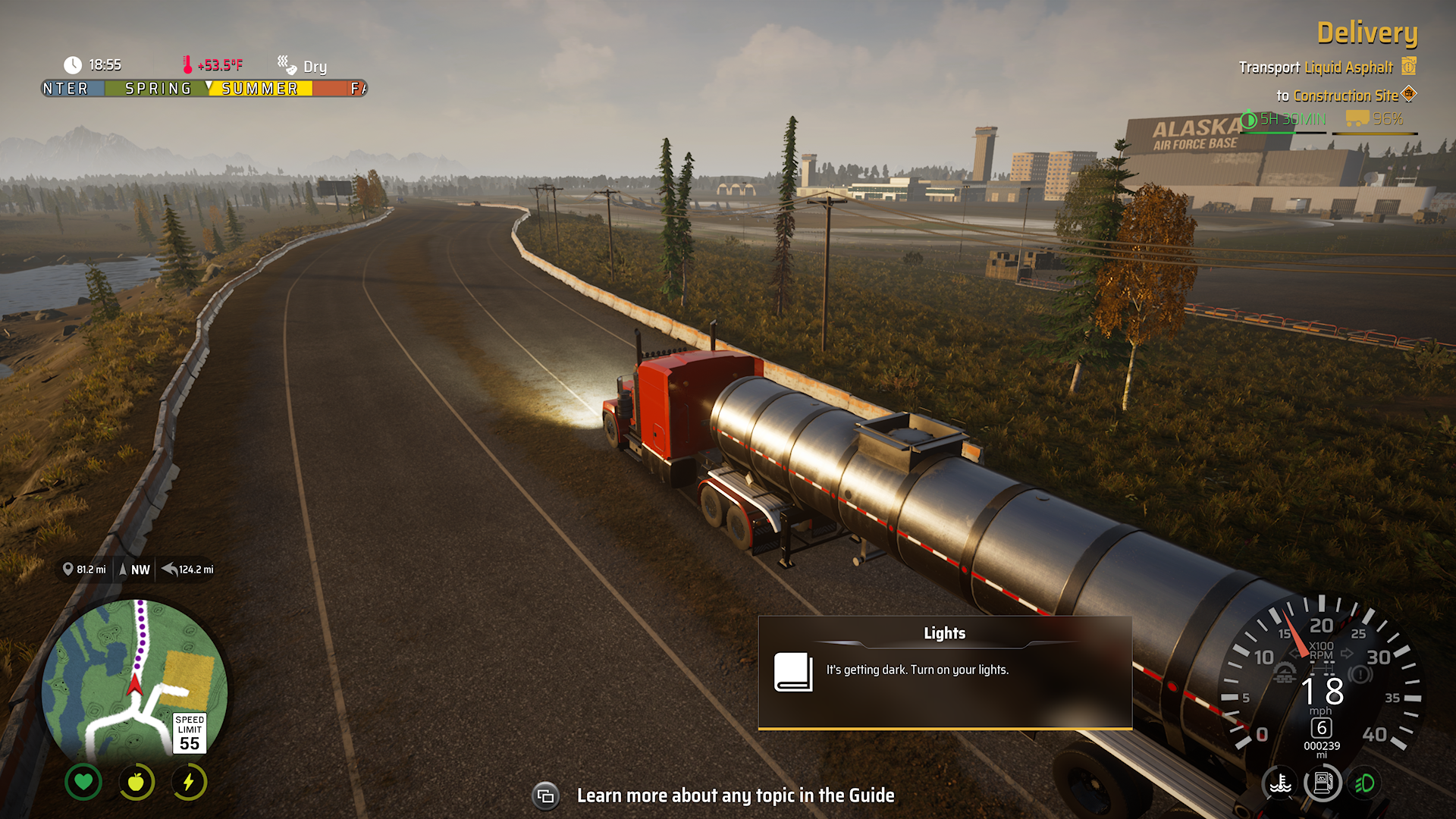Select the engine coolant temperature icon

click(1280, 783)
